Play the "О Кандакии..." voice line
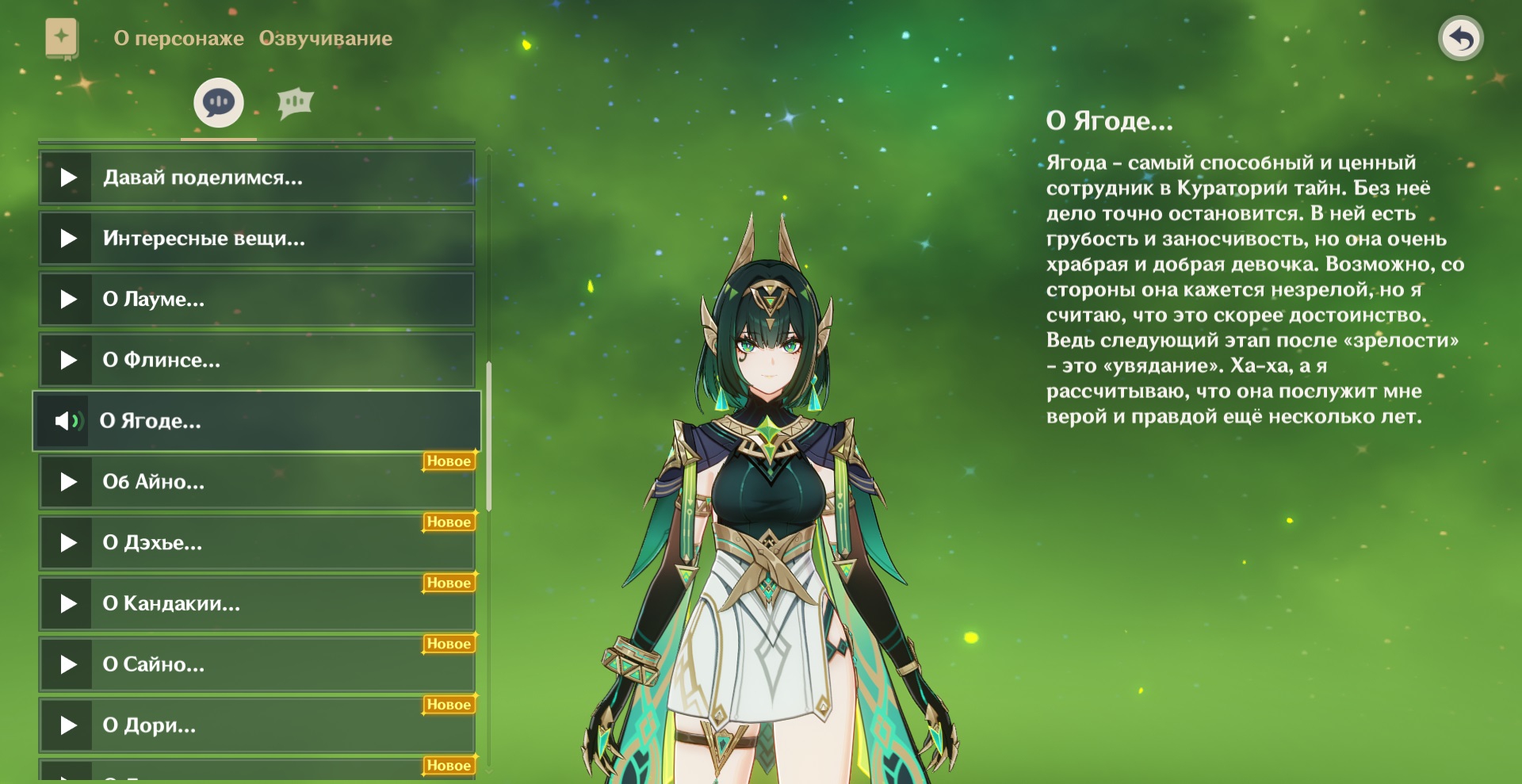Screen dimensions: 1522x784 click(x=257, y=604)
